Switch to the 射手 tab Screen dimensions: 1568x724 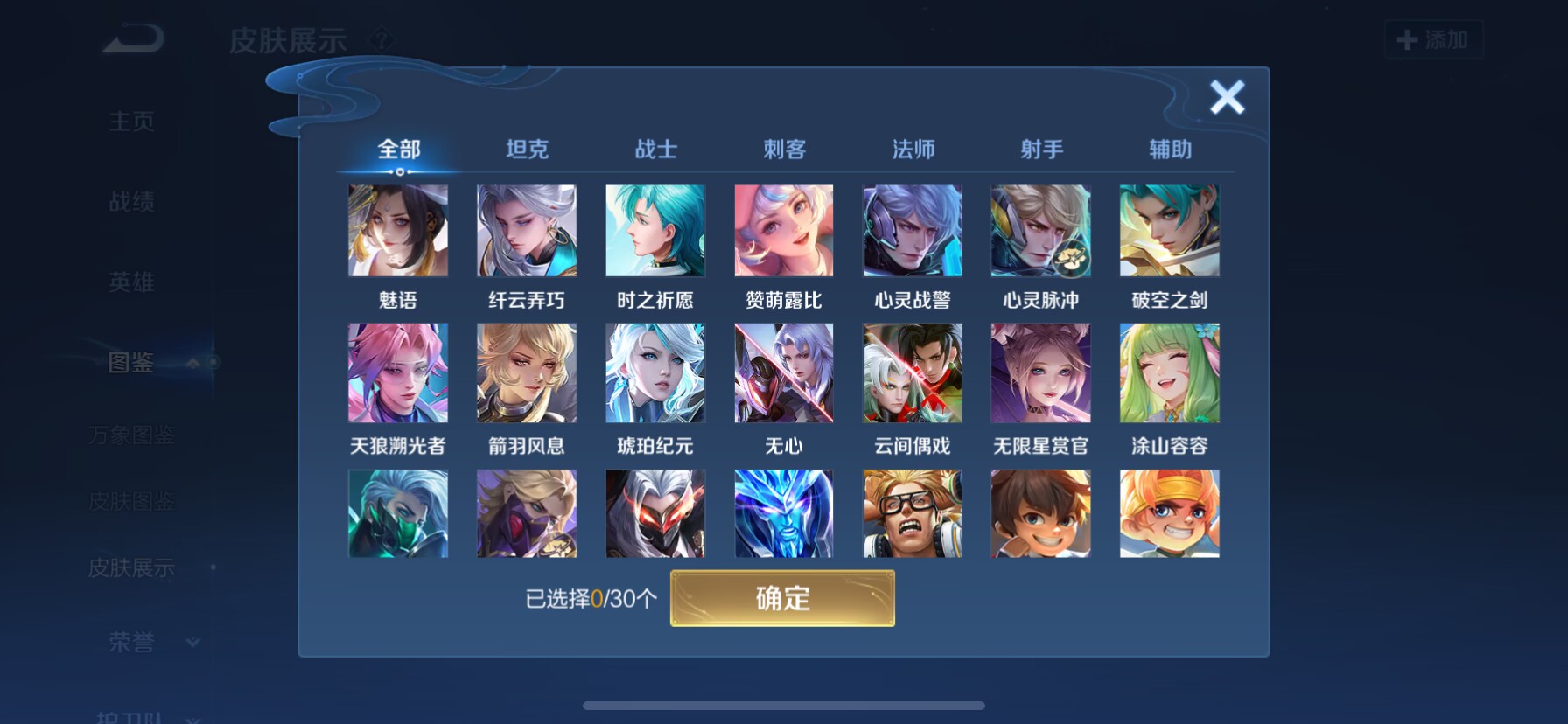[x=1040, y=150]
